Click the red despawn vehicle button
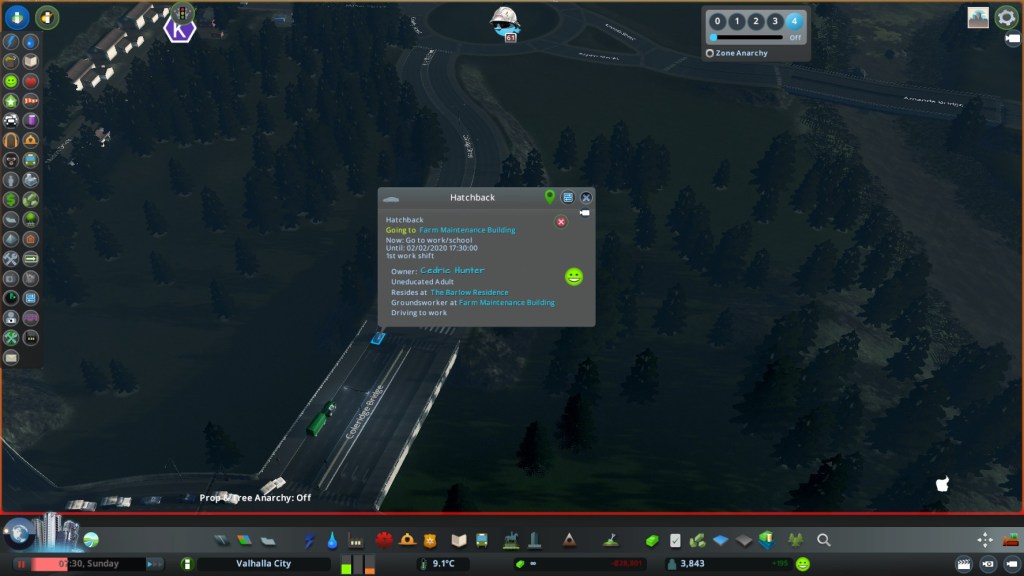The height and width of the screenshot is (576, 1024). point(561,221)
